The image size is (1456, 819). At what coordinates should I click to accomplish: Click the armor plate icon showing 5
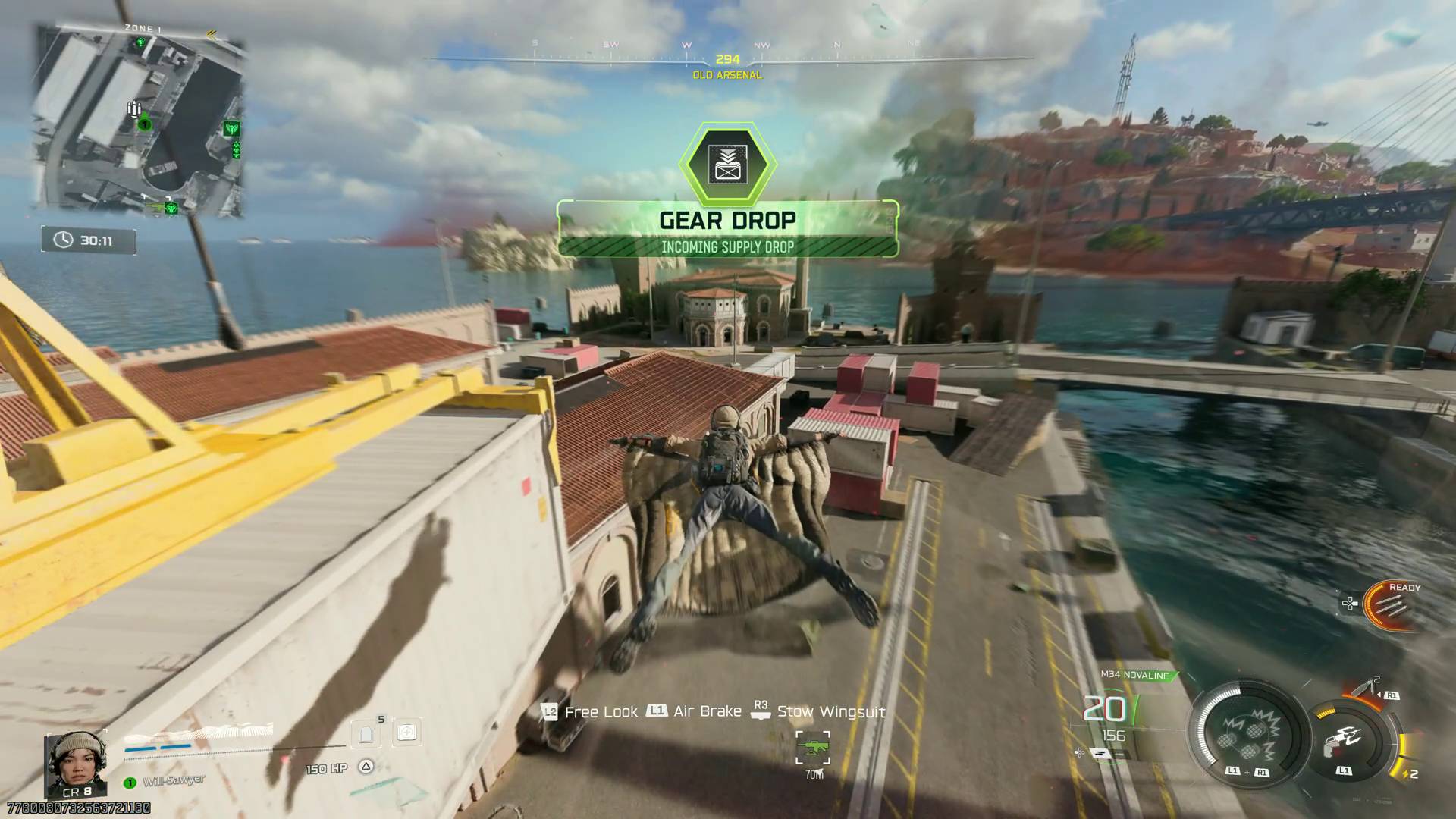365,732
